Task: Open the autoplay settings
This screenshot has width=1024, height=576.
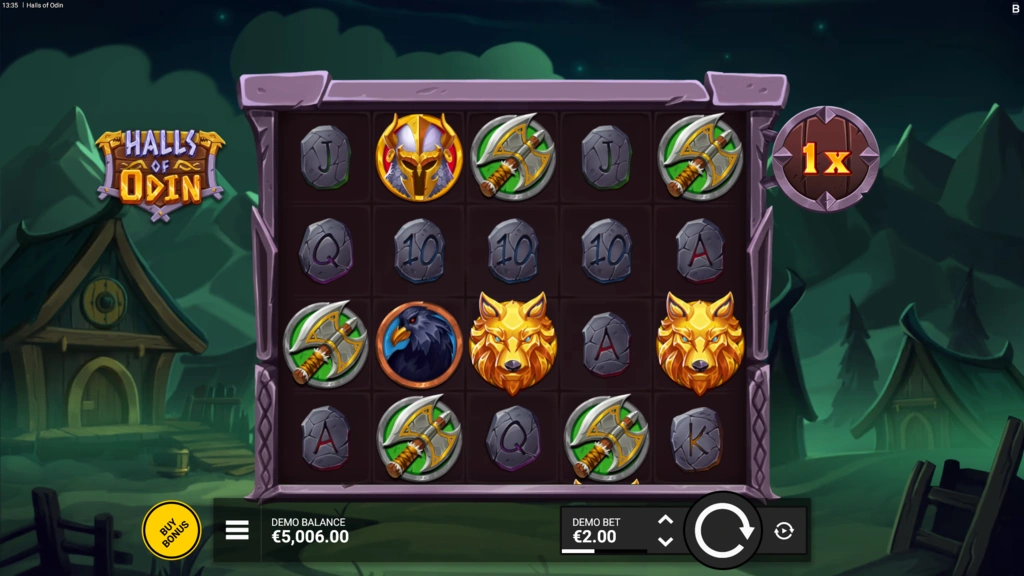Action: point(784,531)
